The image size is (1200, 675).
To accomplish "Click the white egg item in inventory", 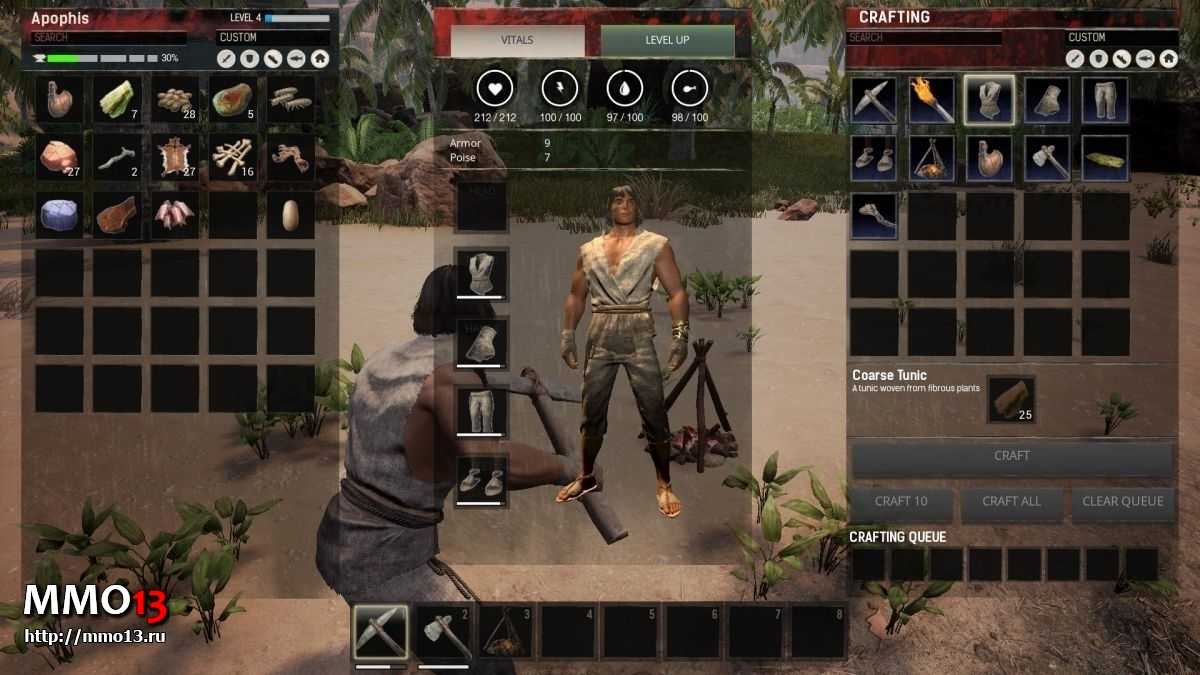I will pyautogui.click(x=291, y=215).
